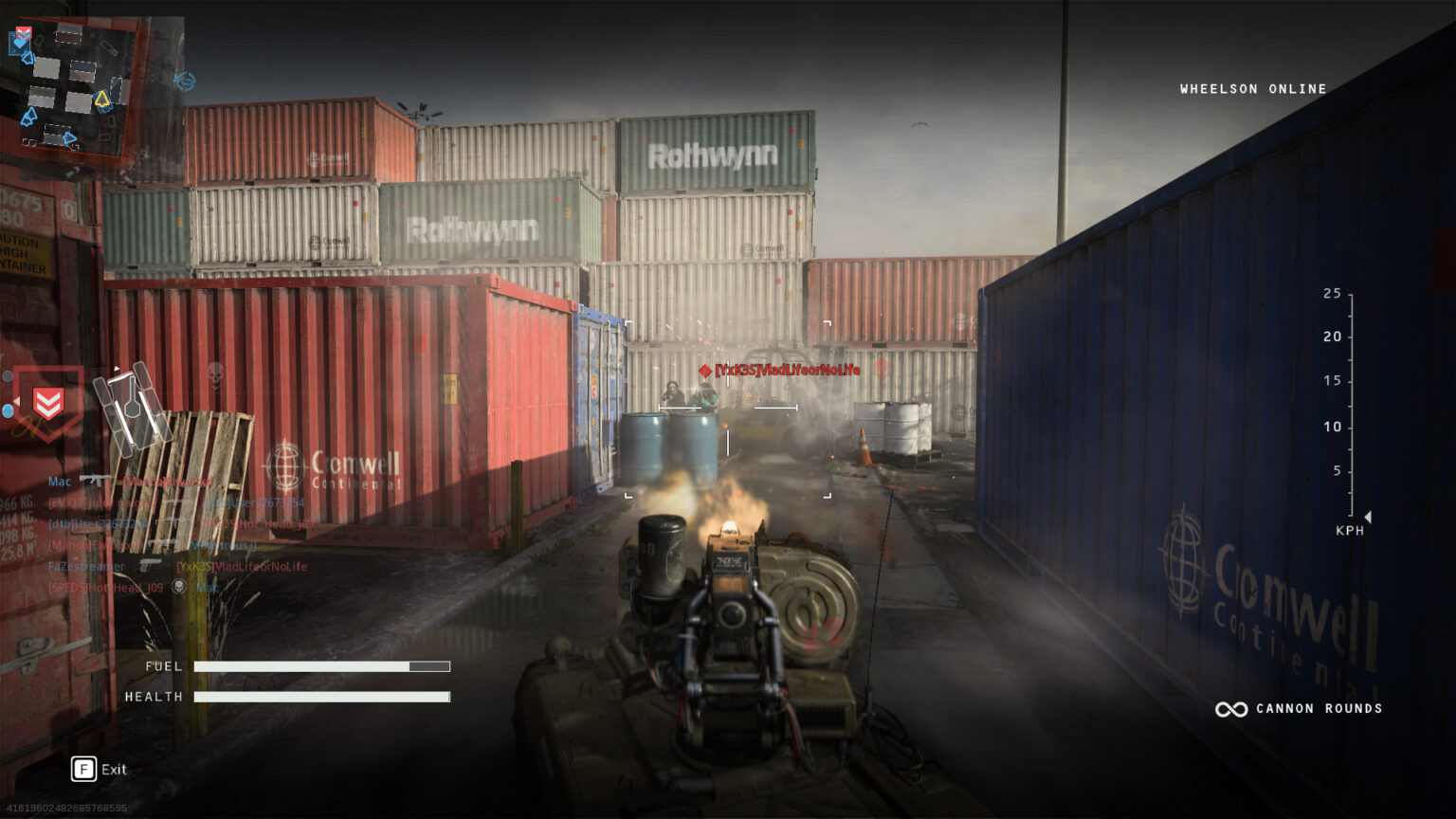Click the skull icon next to Mac's kill
This screenshot has height=819, width=1456.
(179, 587)
